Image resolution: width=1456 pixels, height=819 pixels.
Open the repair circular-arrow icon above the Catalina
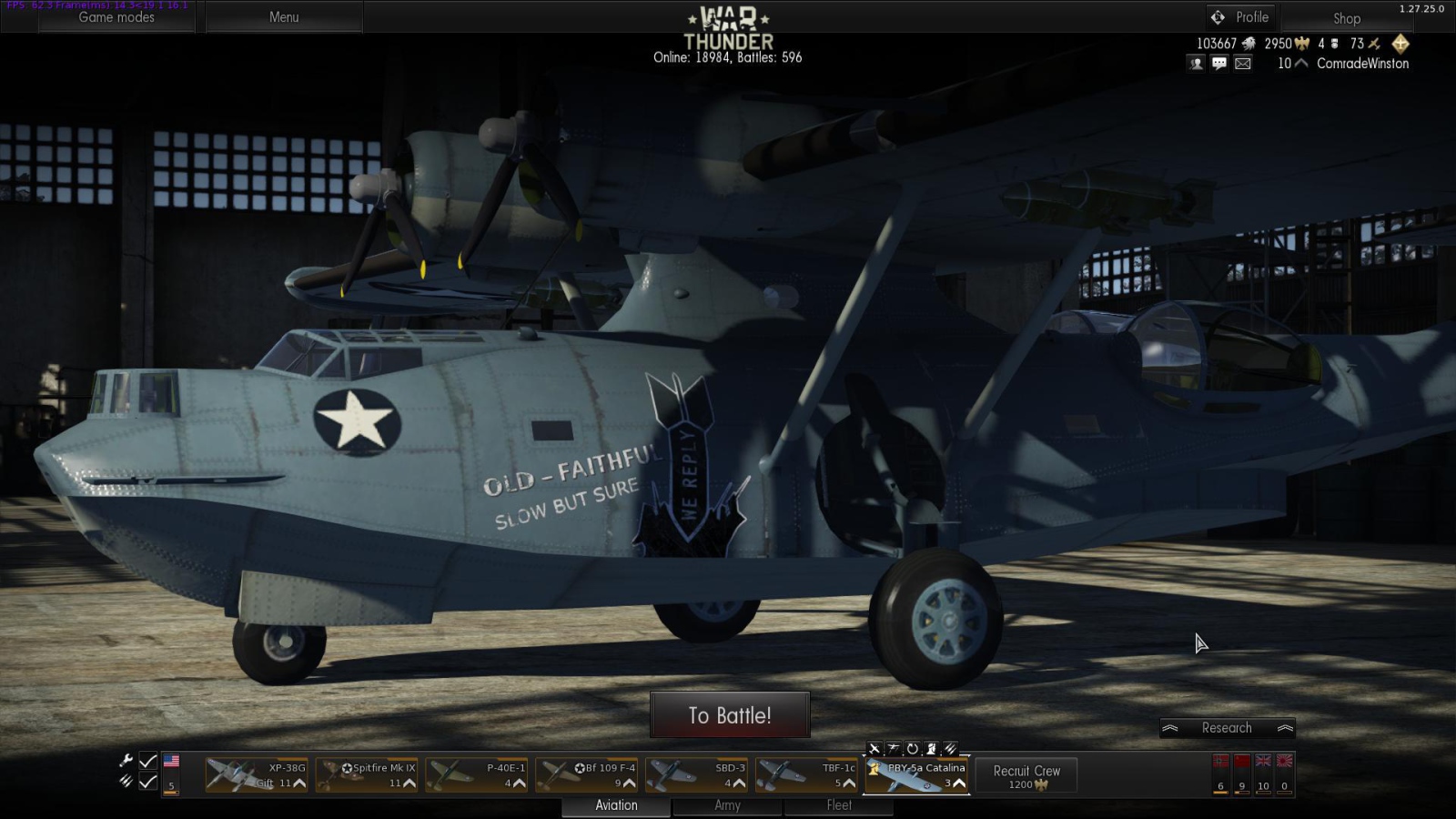click(x=913, y=748)
